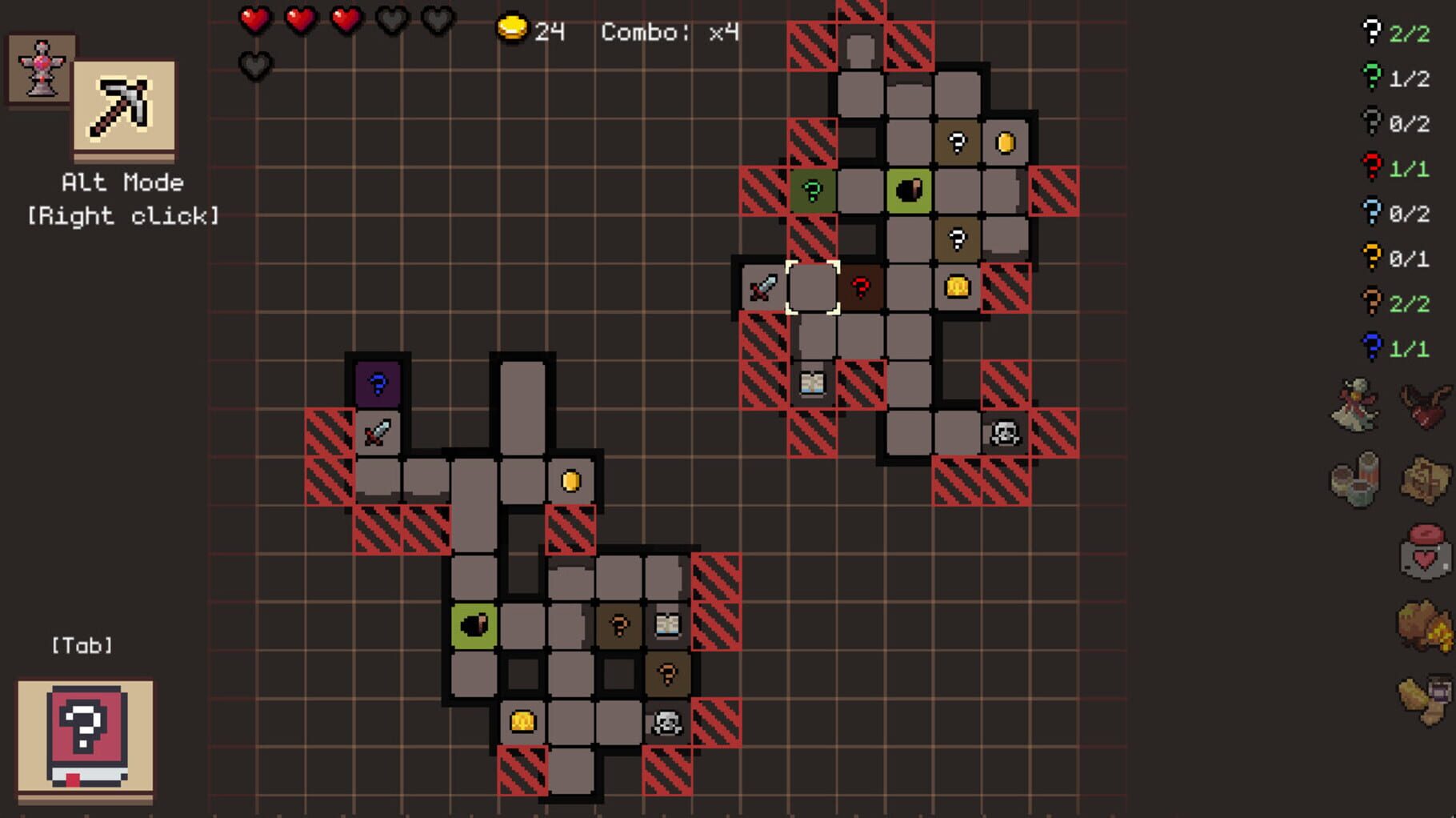Click the sword tile in the upper dungeon

762,287
